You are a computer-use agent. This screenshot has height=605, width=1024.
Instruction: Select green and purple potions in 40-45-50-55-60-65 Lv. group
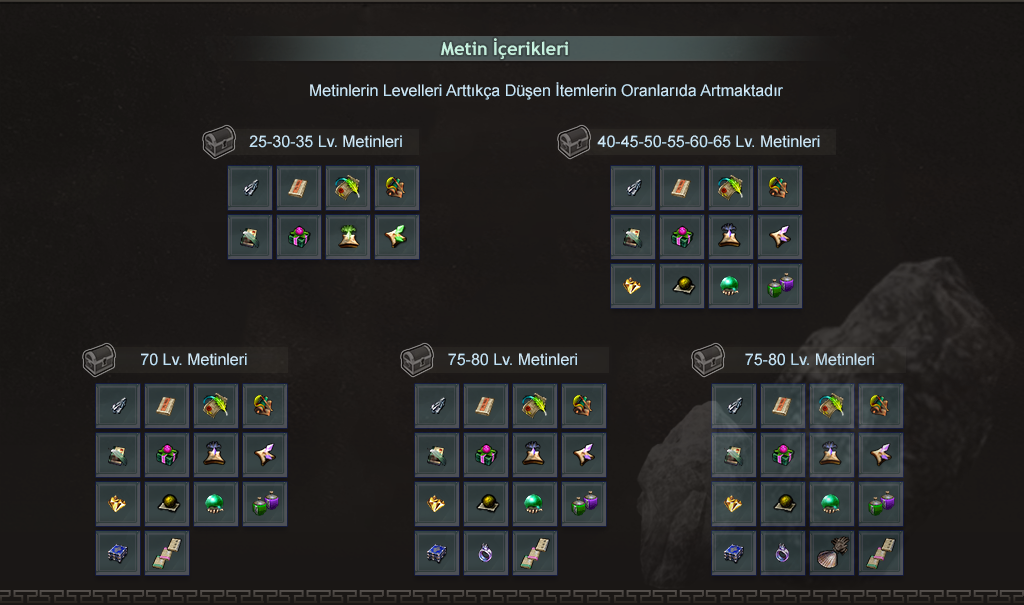pos(780,286)
